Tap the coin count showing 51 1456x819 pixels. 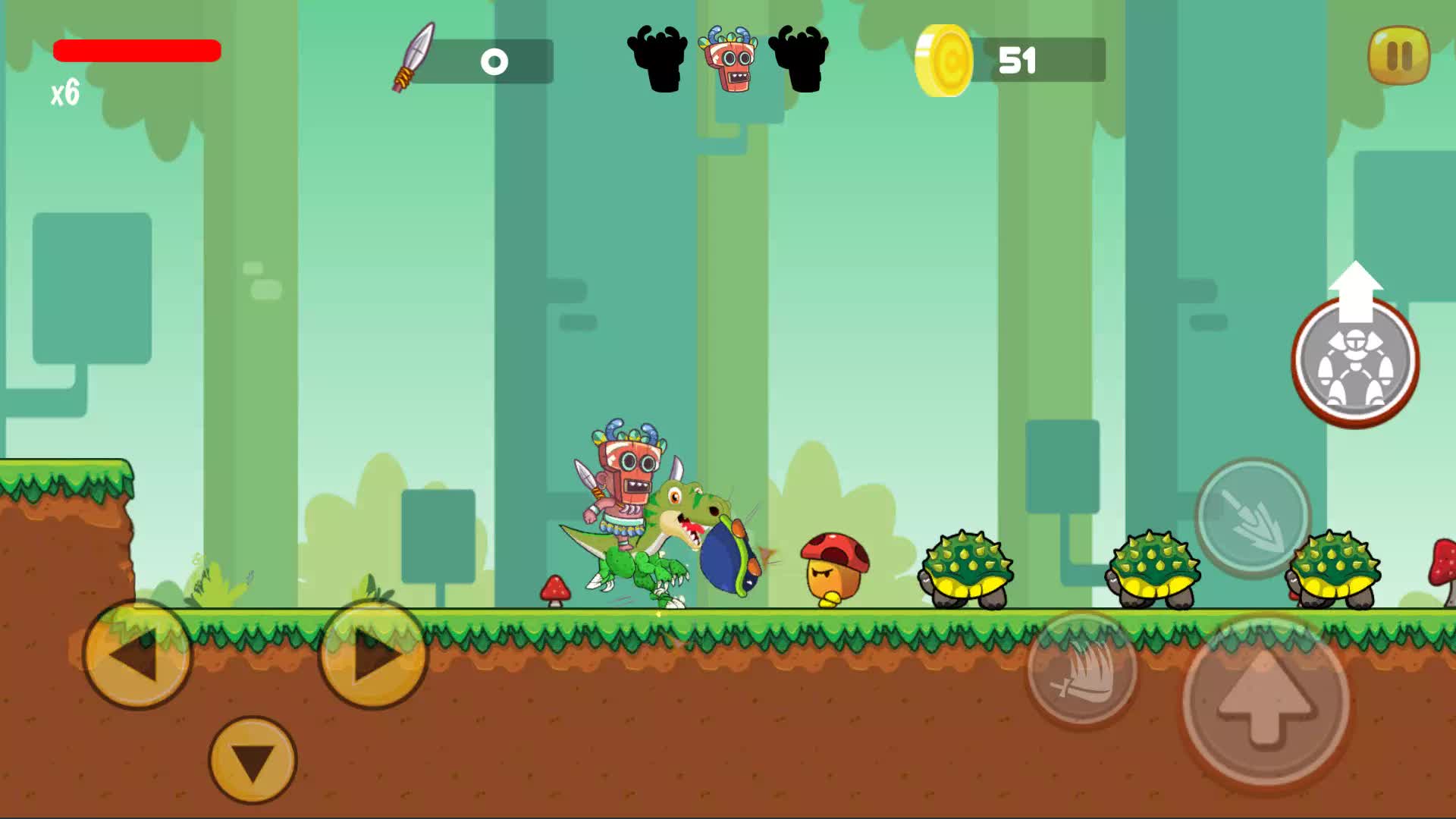pyautogui.click(x=1019, y=59)
